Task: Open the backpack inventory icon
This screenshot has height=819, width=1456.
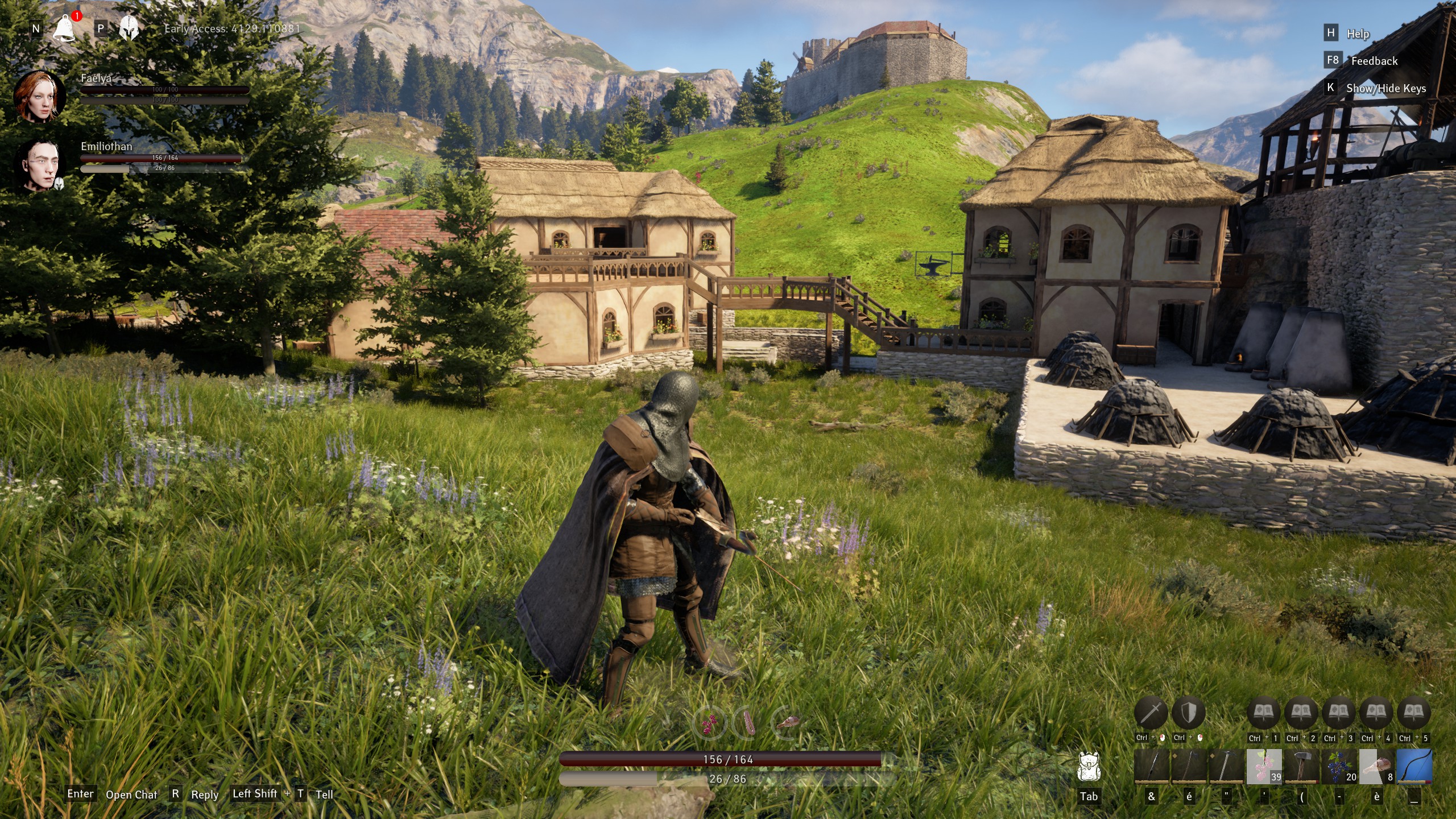Action: coord(1089,767)
